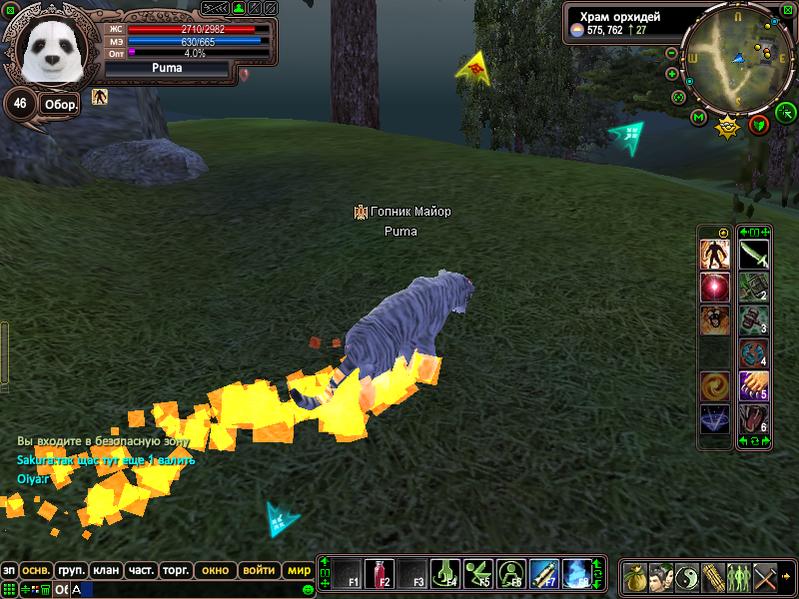Select the «клан» clan chat tab
The width and height of the screenshot is (799, 599).
(x=106, y=570)
